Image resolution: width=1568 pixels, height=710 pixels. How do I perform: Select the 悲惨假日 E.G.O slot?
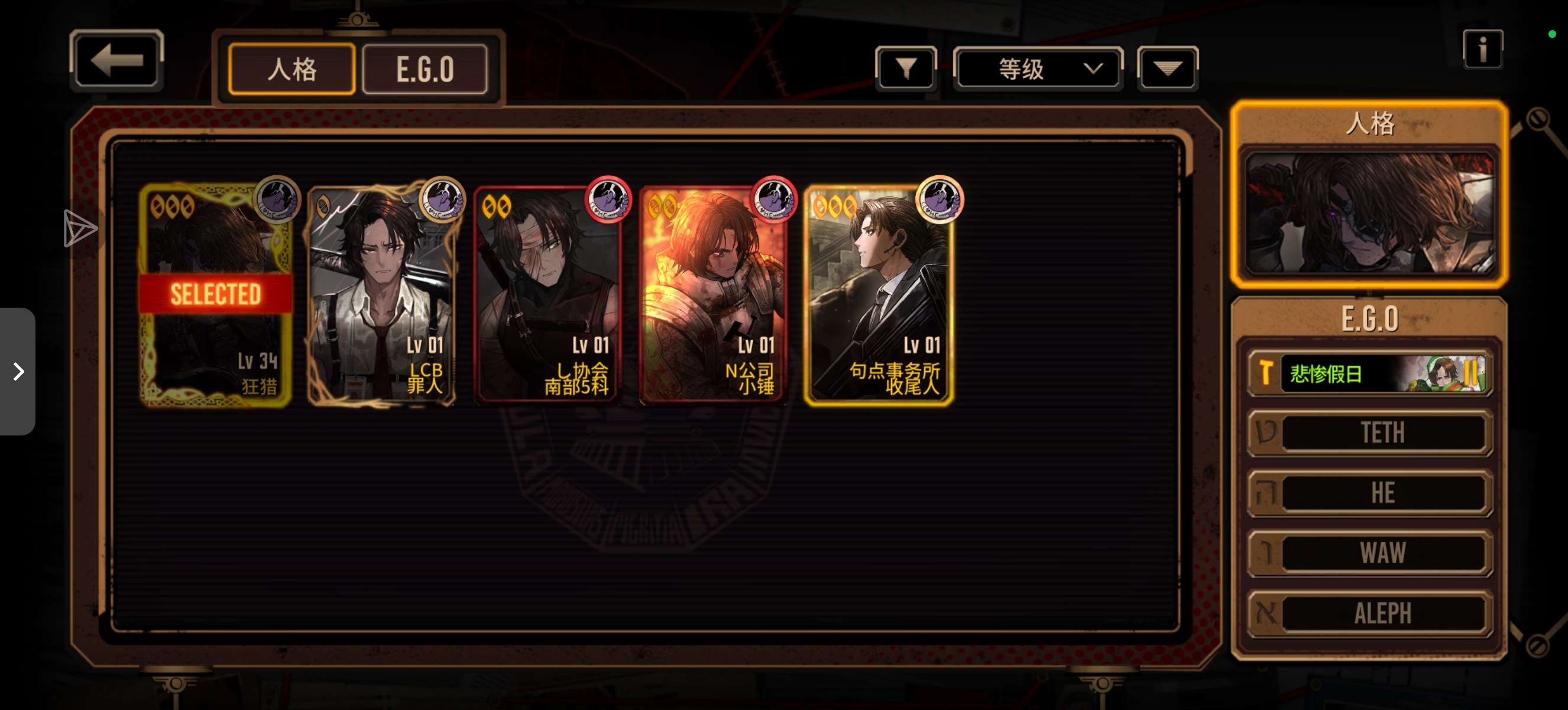pyautogui.click(x=1369, y=373)
